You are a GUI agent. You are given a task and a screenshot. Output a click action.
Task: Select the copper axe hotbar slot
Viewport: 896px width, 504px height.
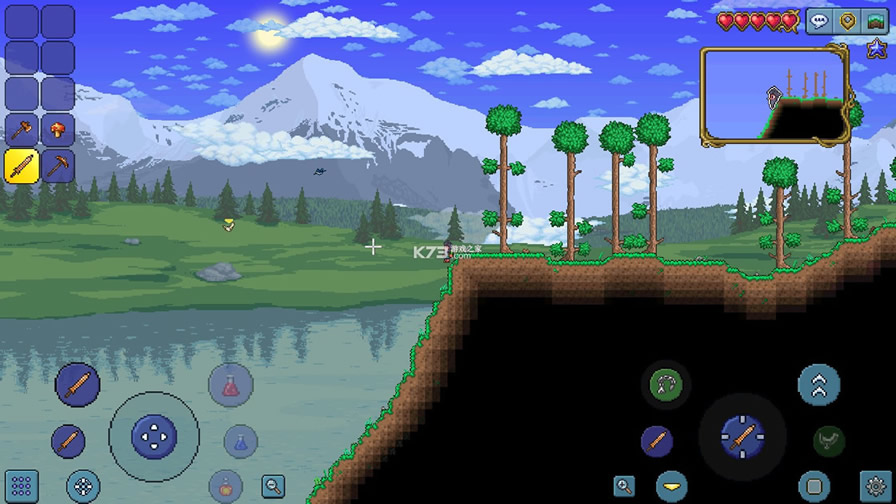tap(22, 129)
